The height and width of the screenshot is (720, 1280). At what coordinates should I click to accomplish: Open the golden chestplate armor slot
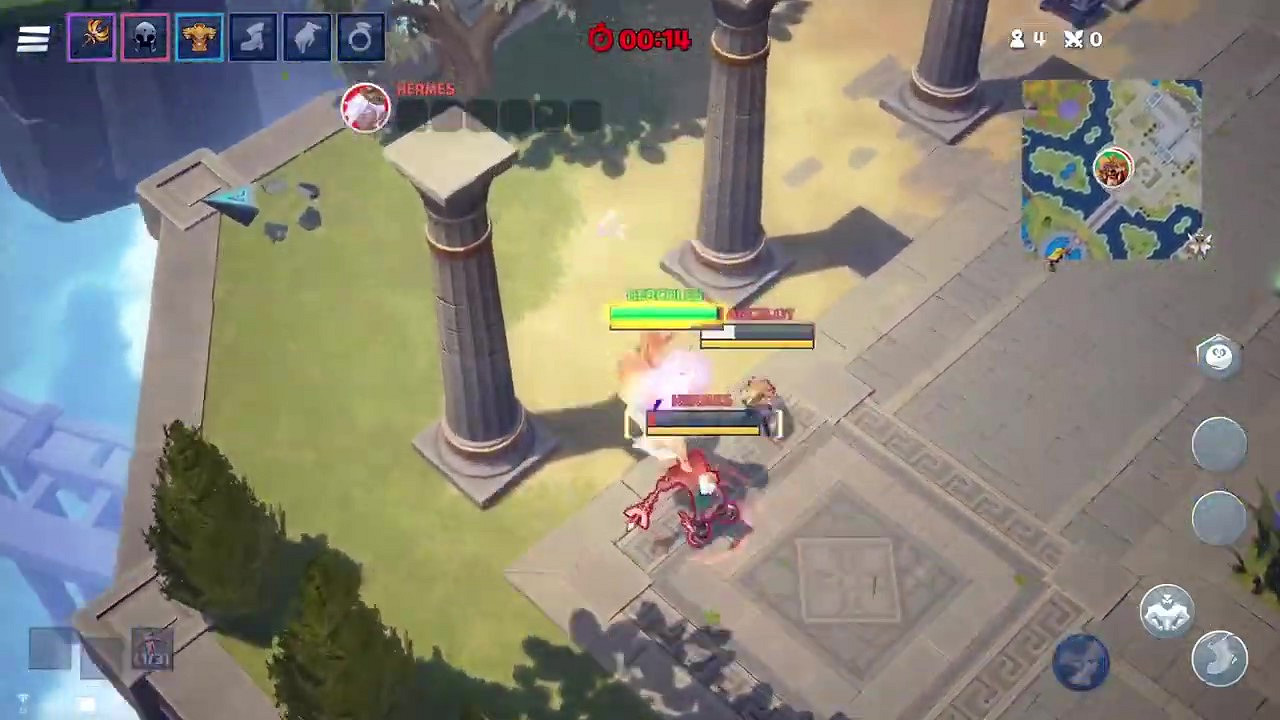pos(199,38)
